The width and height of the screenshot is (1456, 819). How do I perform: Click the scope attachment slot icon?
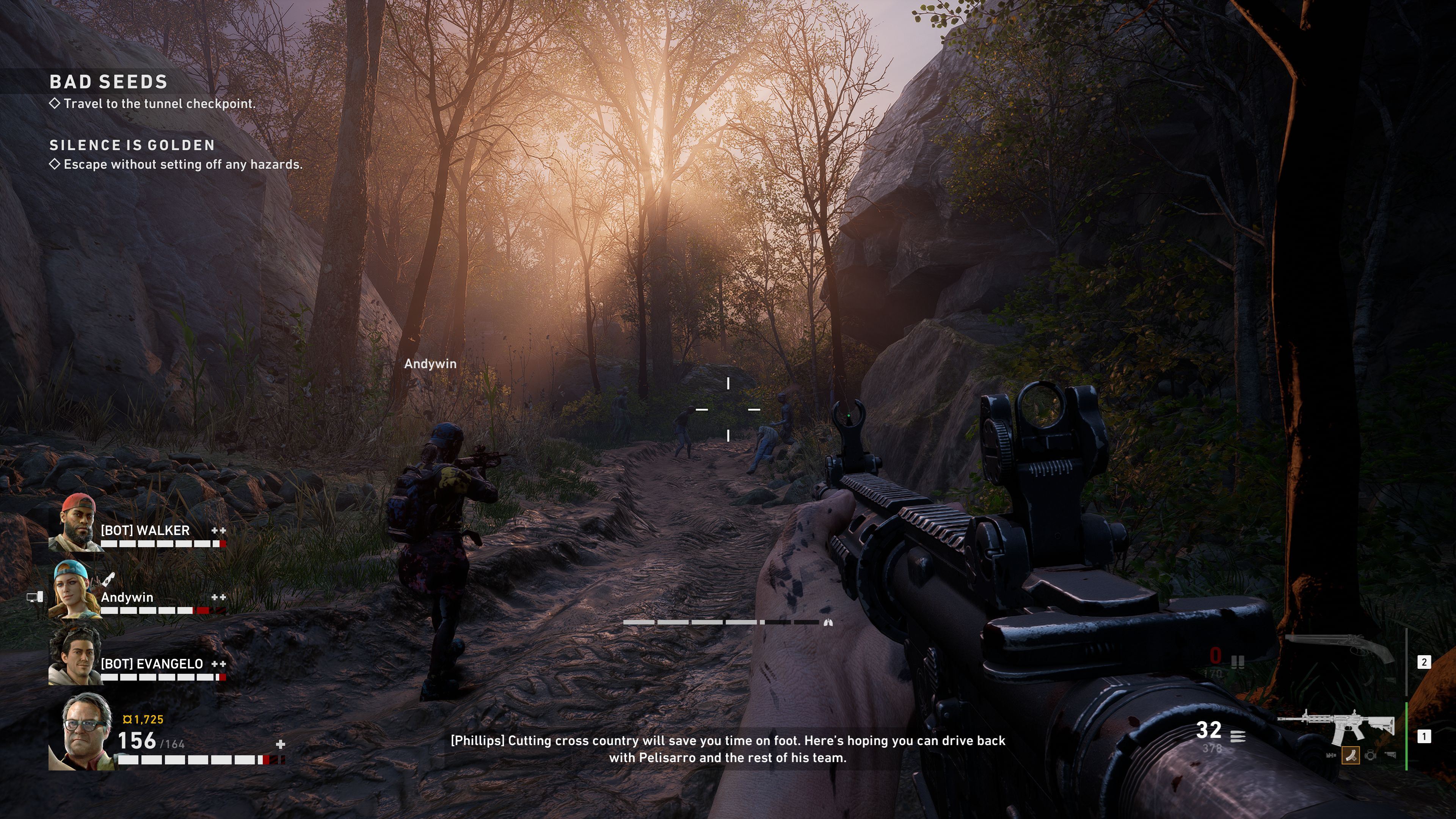pyautogui.click(x=1370, y=755)
